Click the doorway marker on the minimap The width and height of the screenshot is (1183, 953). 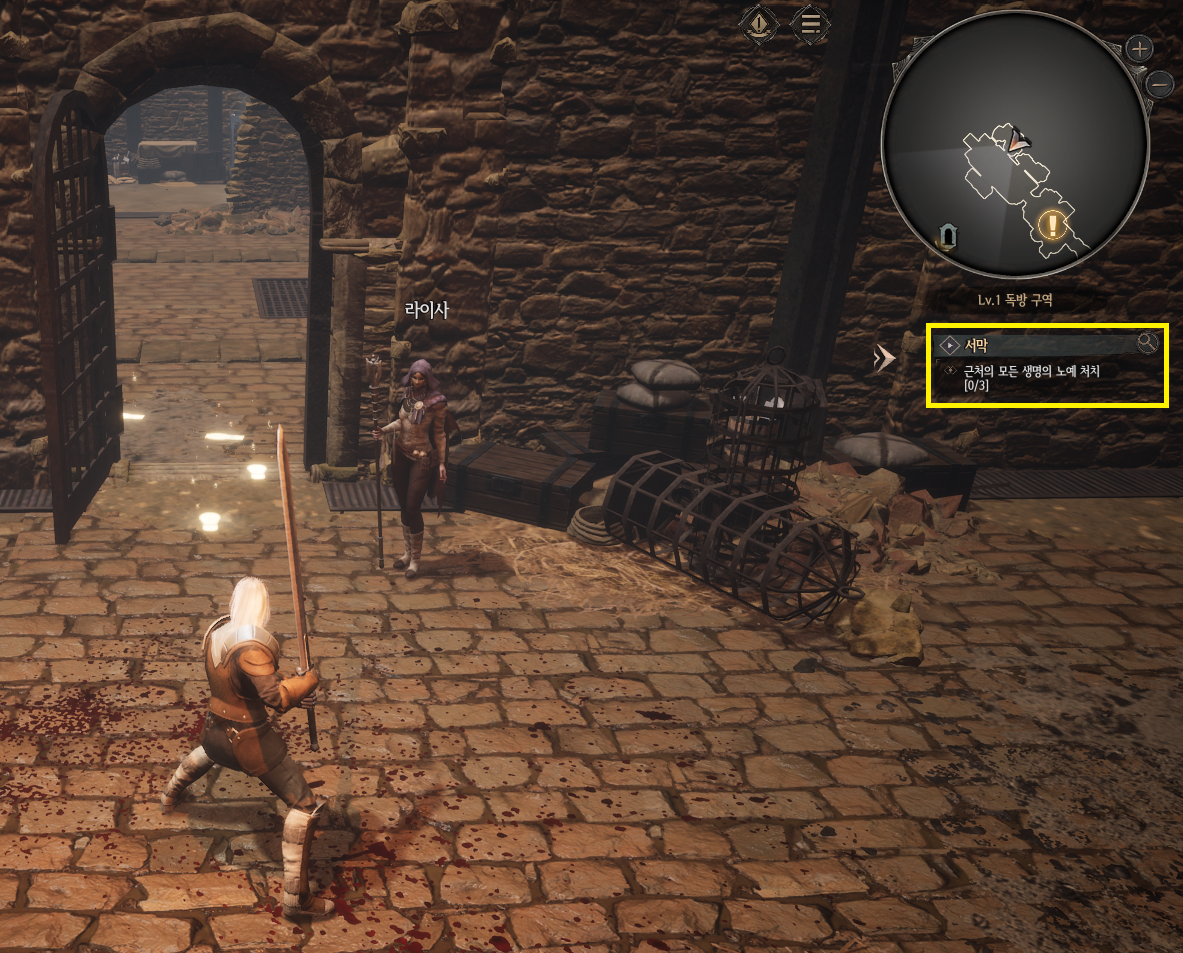click(x=947, y=236)
